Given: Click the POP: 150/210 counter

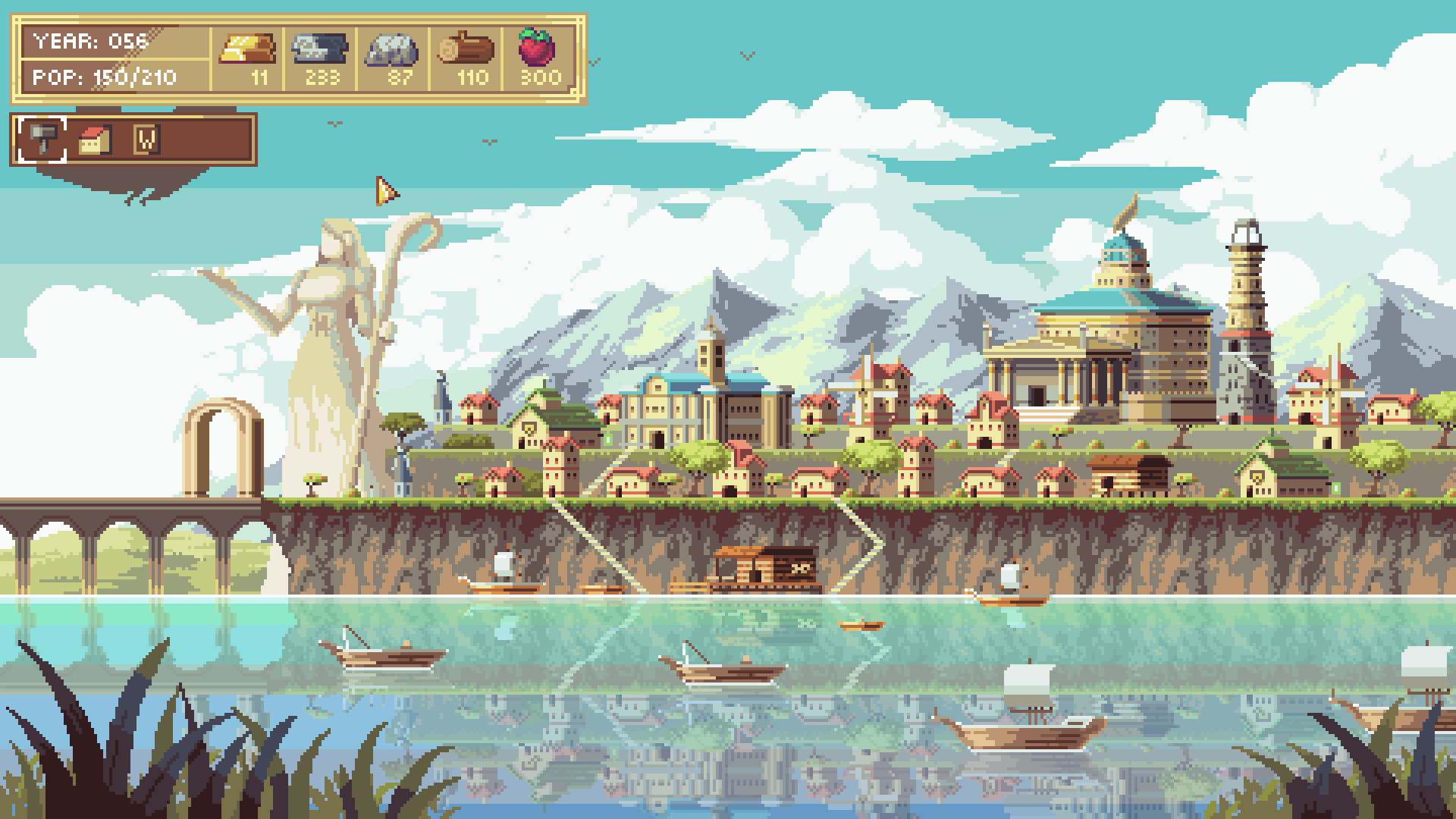Looking at the screenshot, I should point(102,76).
